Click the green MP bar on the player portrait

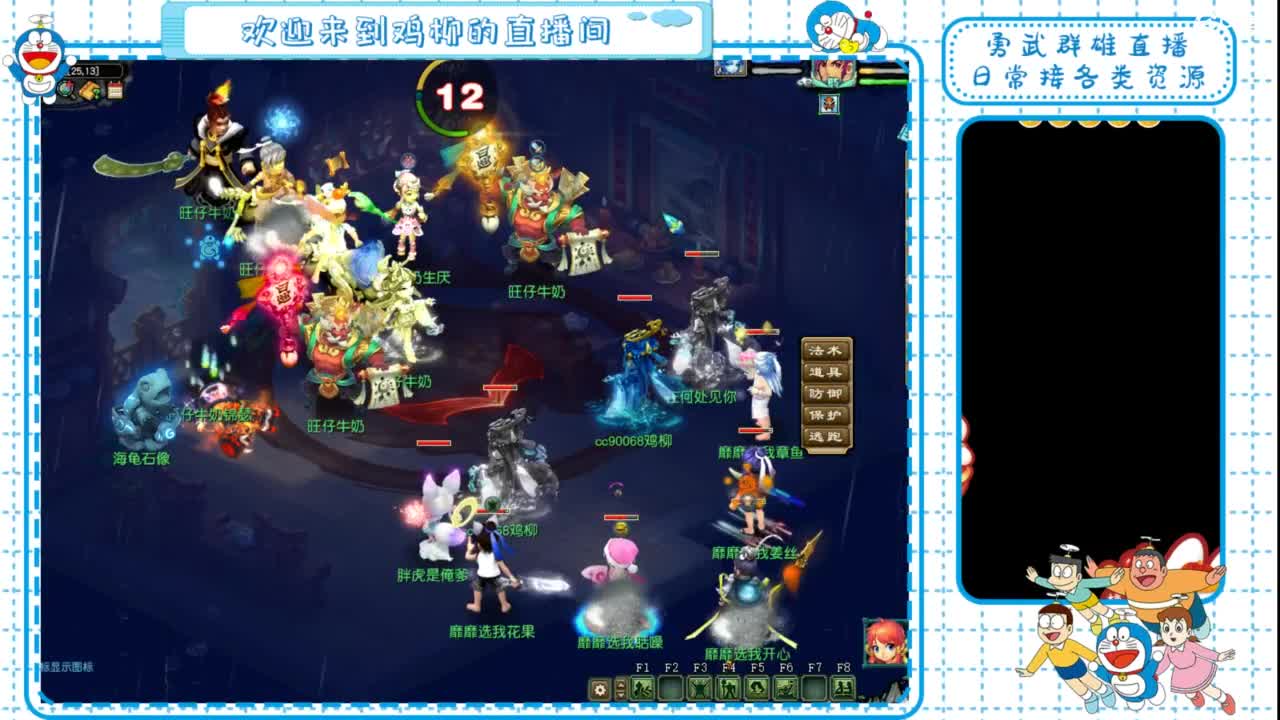[885, 82]
